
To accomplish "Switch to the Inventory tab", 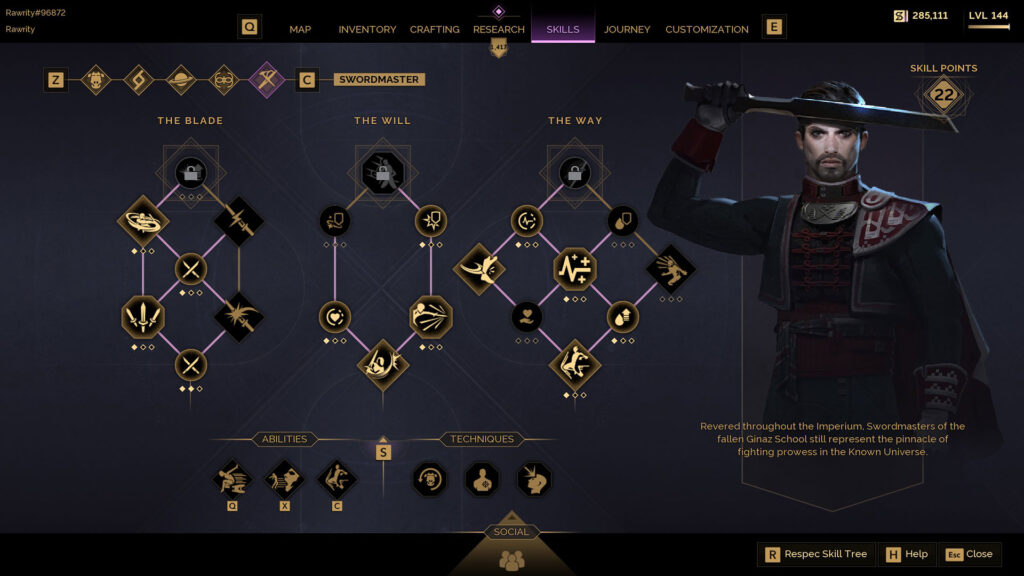I will (x=367, y=29).
